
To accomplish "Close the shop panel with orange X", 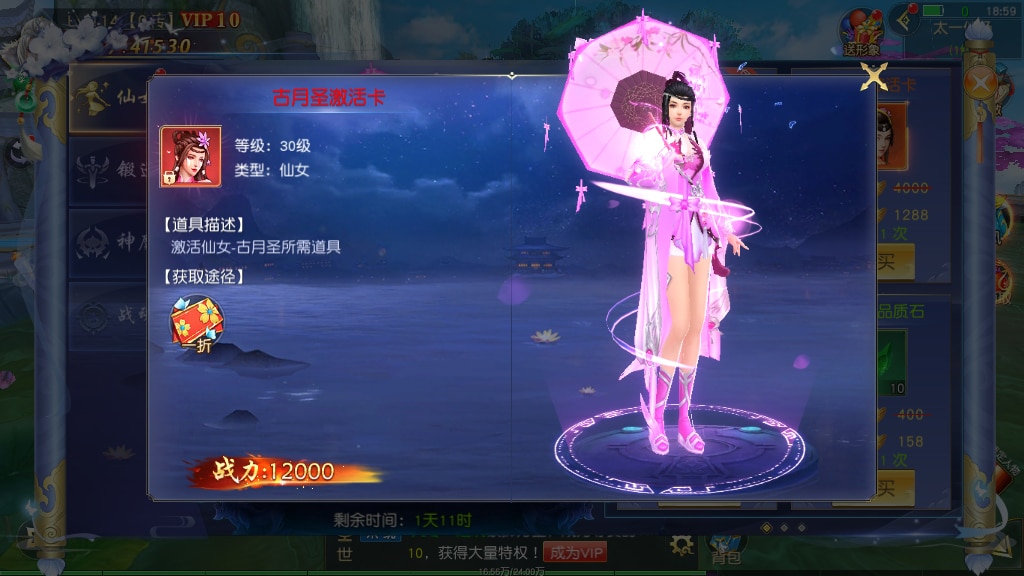I will coord(982,81).
